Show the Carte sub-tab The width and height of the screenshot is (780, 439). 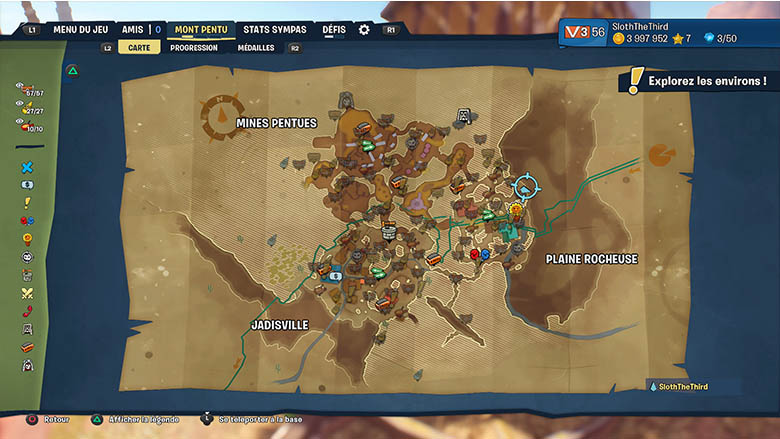[138, 47]
